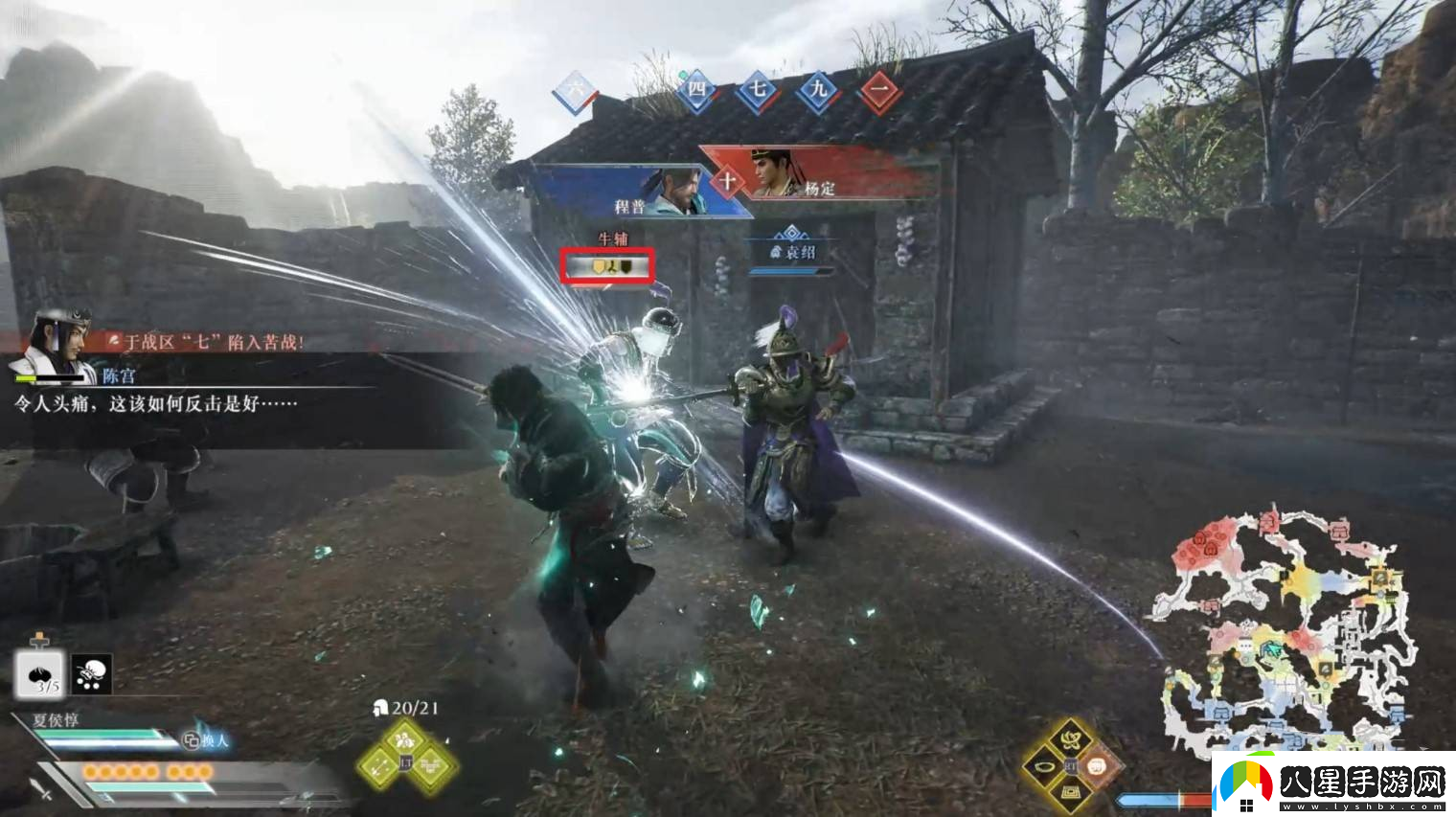This screenshot has height=817, width=1456.
Task: Click the red enemy zone on the minimap
Action: (1203, 547)
